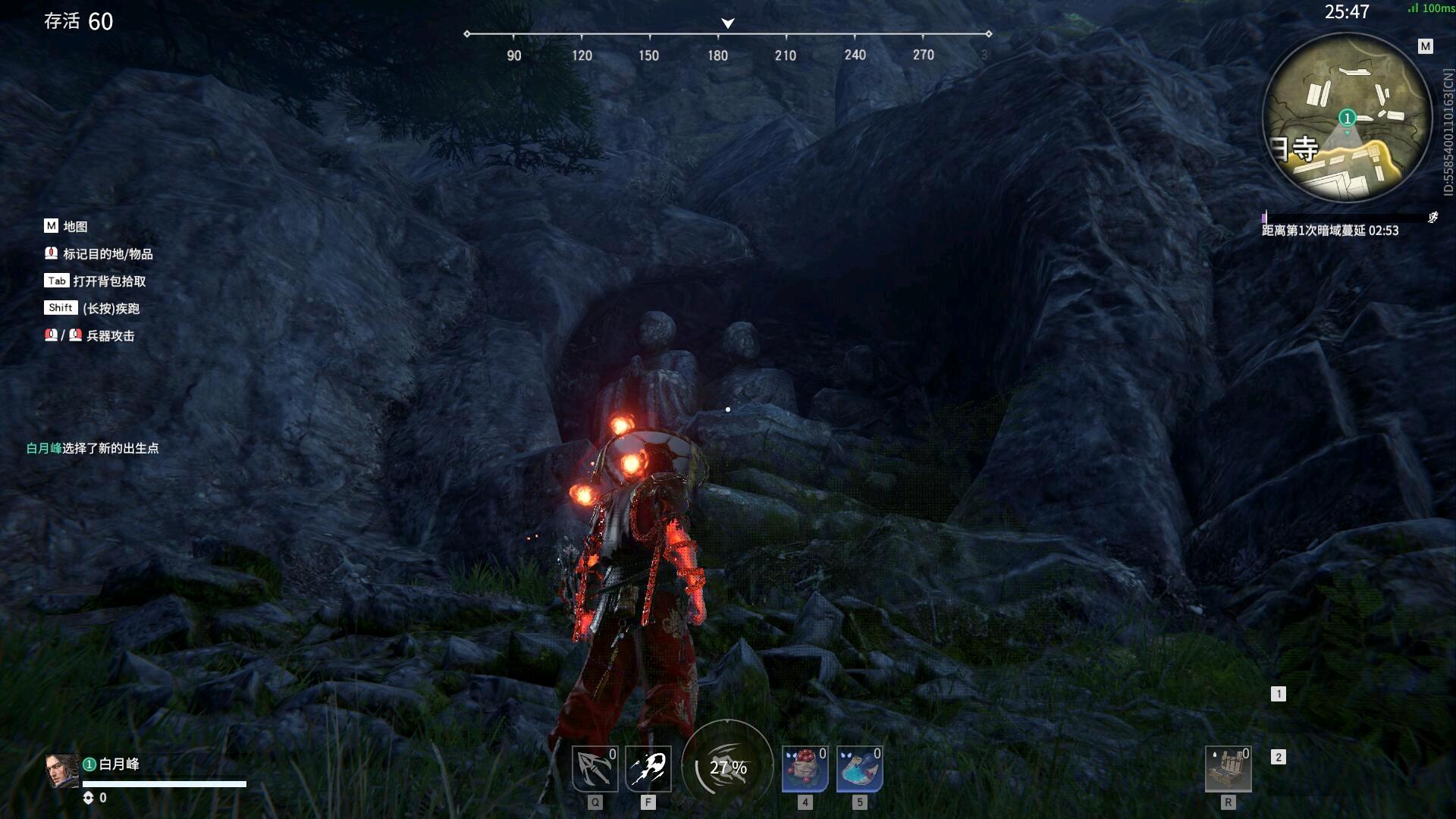
Task: Use the red berry pouch healing item
Action: [805, 769]
